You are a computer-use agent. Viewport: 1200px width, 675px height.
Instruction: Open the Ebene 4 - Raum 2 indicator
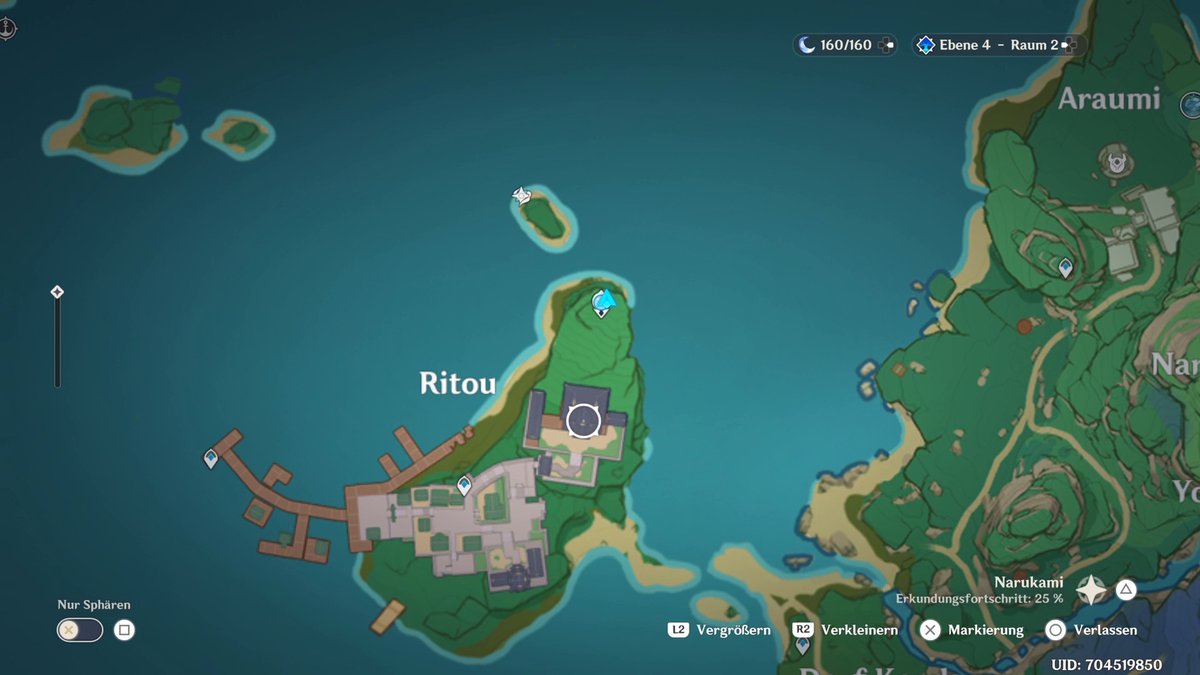[998, 45]
